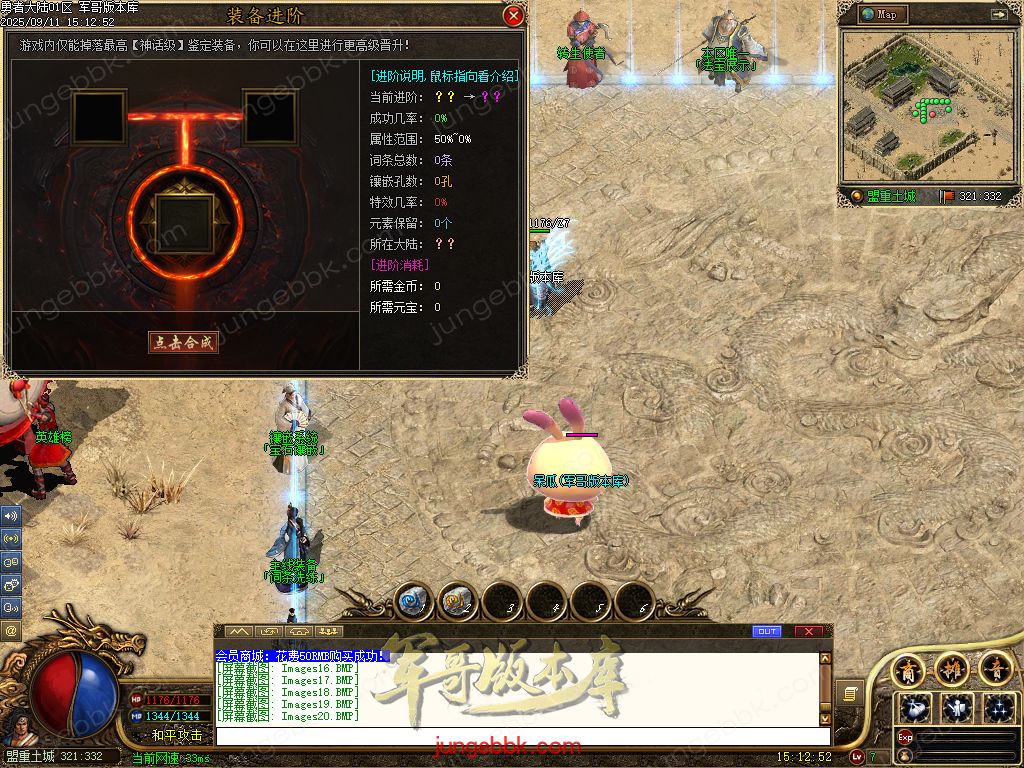Click the chat text input field
Image resolution: width=1024 pixels, height=768 pixels.
pos(520,736)
